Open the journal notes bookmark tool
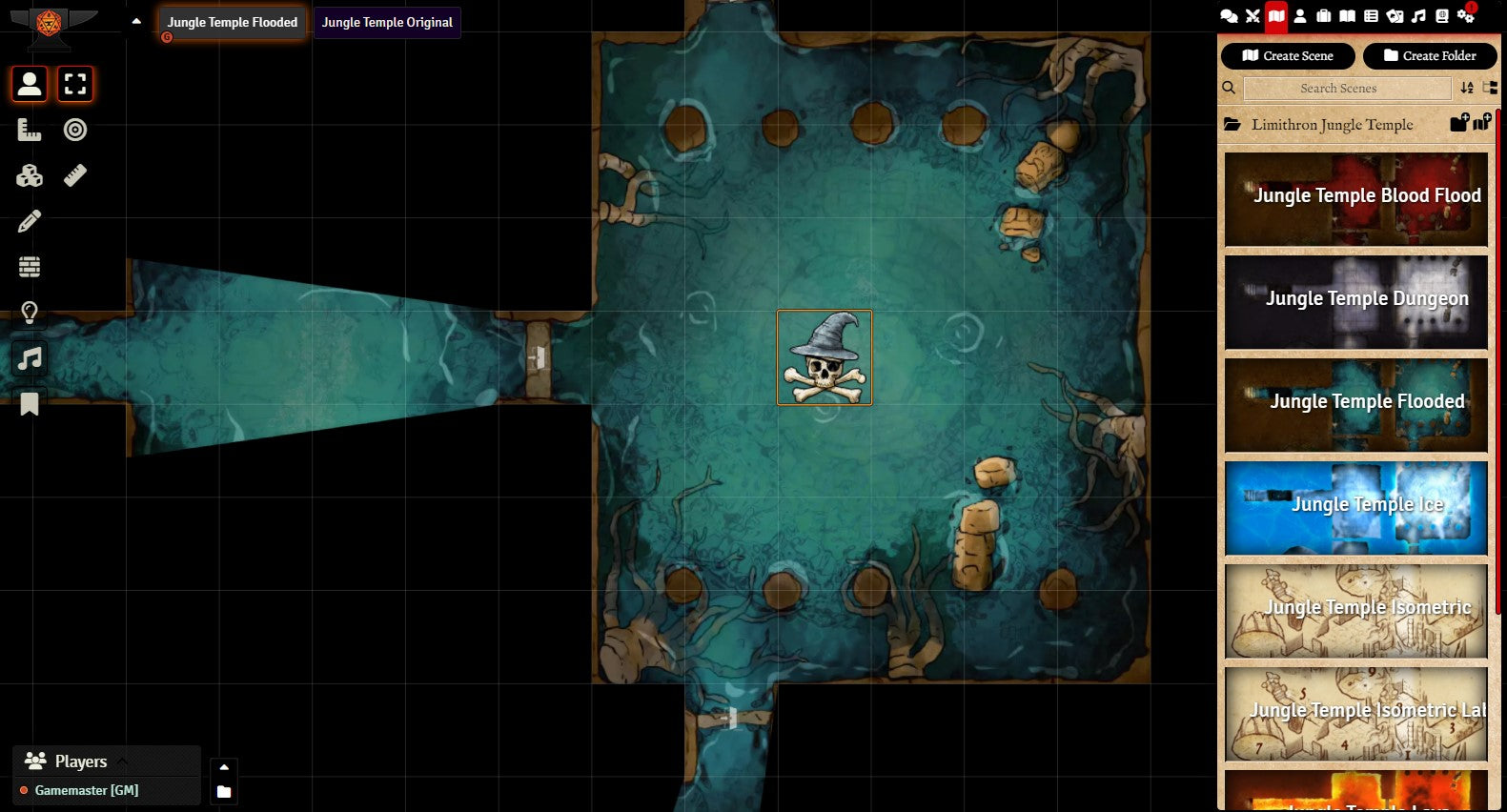Image resolution: width=1507 pixels, height=812 pixels. point(30,404)
